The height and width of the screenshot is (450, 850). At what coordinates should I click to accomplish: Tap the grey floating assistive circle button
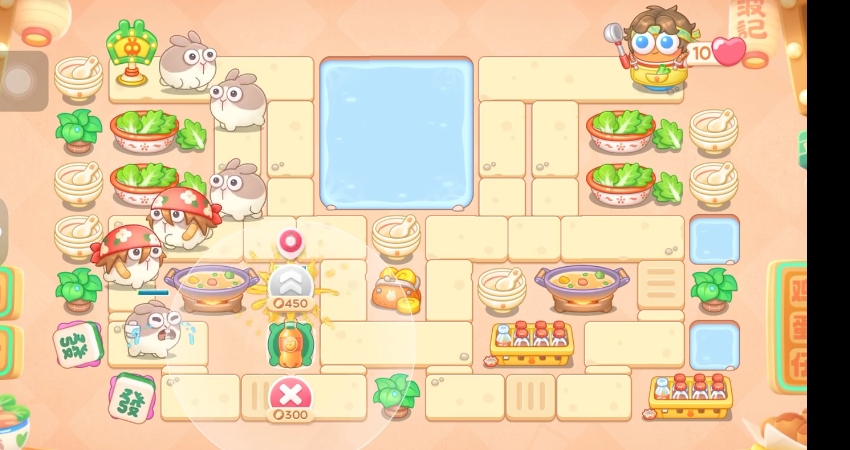pos(22,80)
